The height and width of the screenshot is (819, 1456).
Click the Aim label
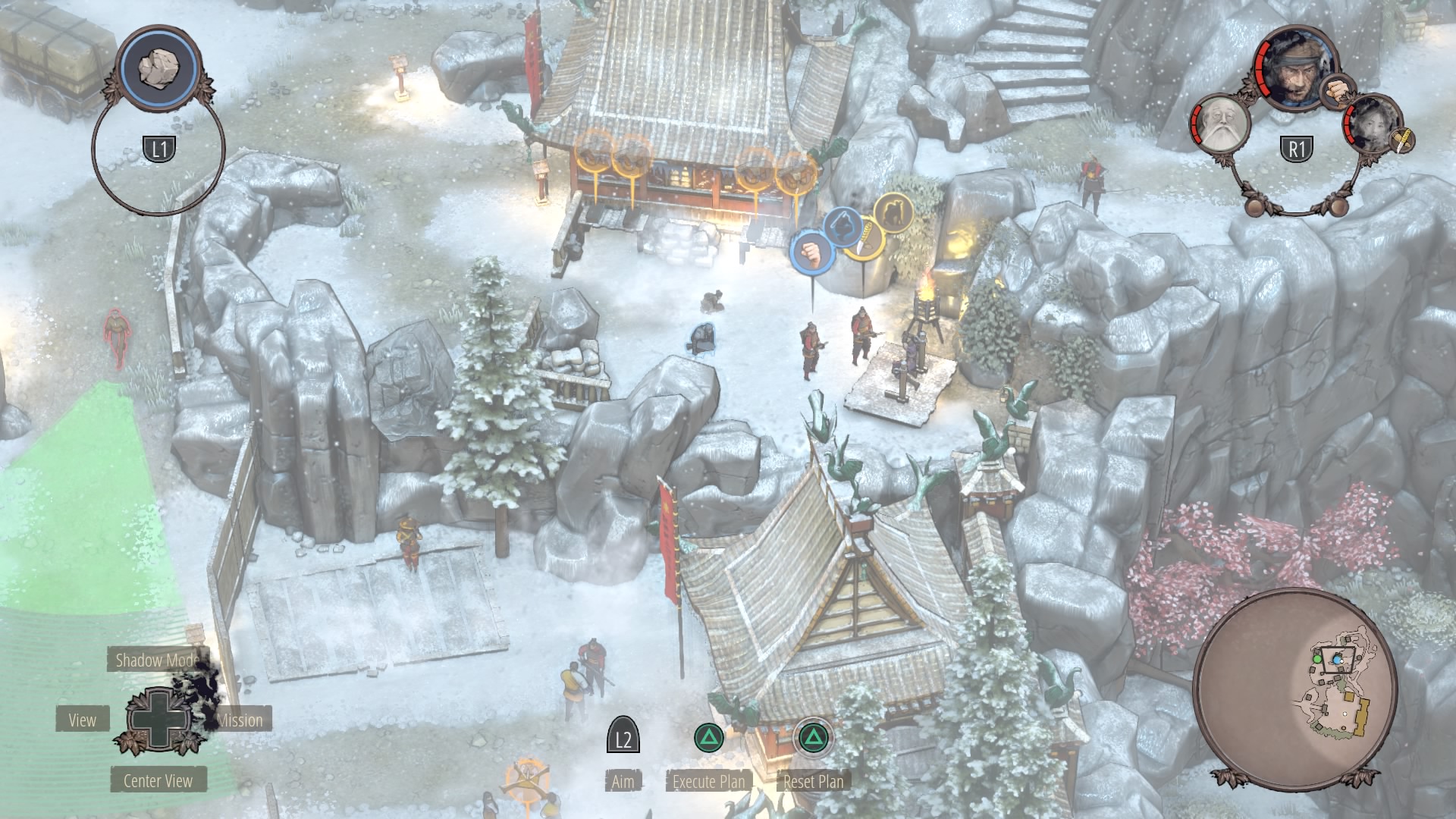click(x=623, y=781)
